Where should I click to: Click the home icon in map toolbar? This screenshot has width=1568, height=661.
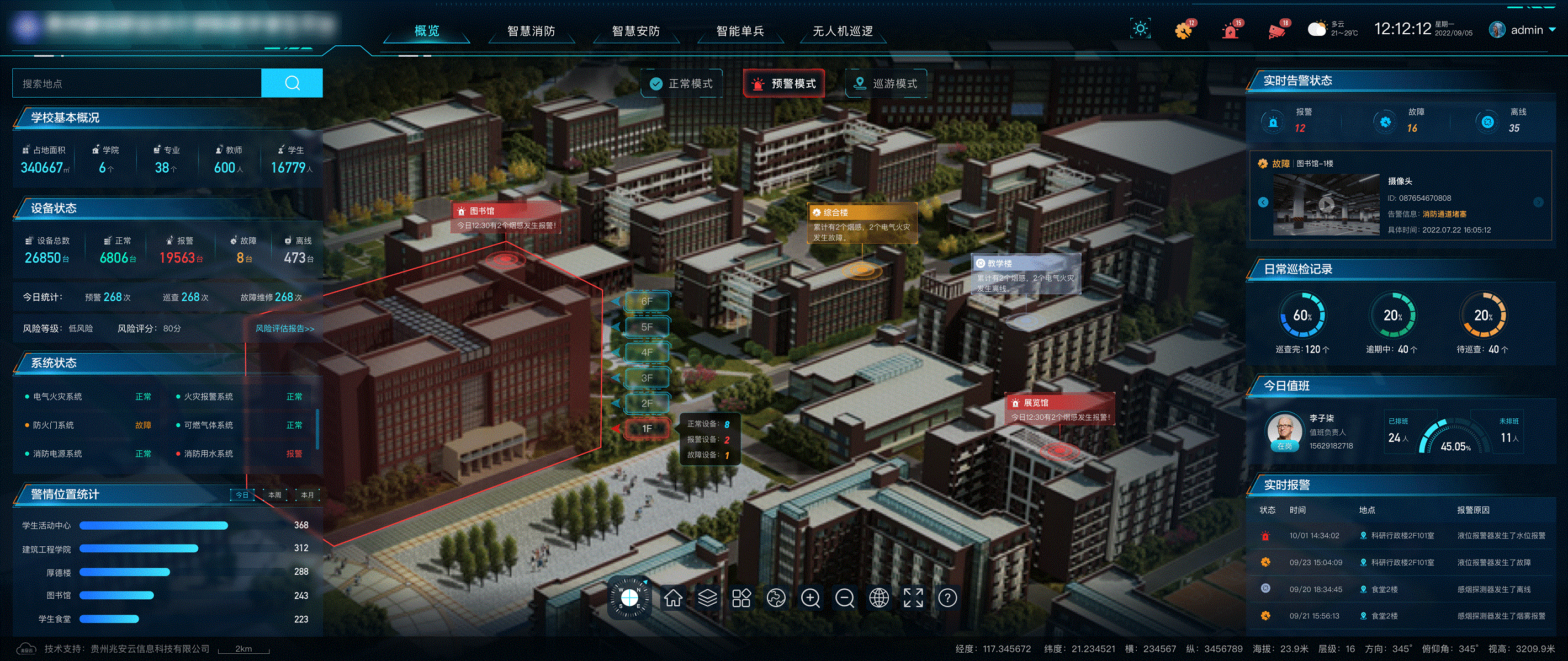(672, 598)
